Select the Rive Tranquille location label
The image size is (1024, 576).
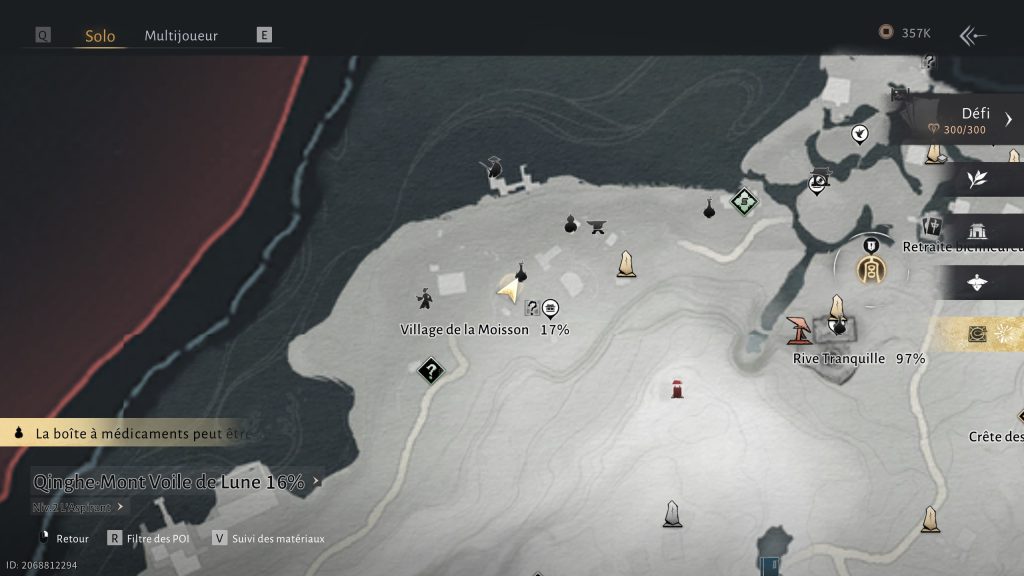839,358
